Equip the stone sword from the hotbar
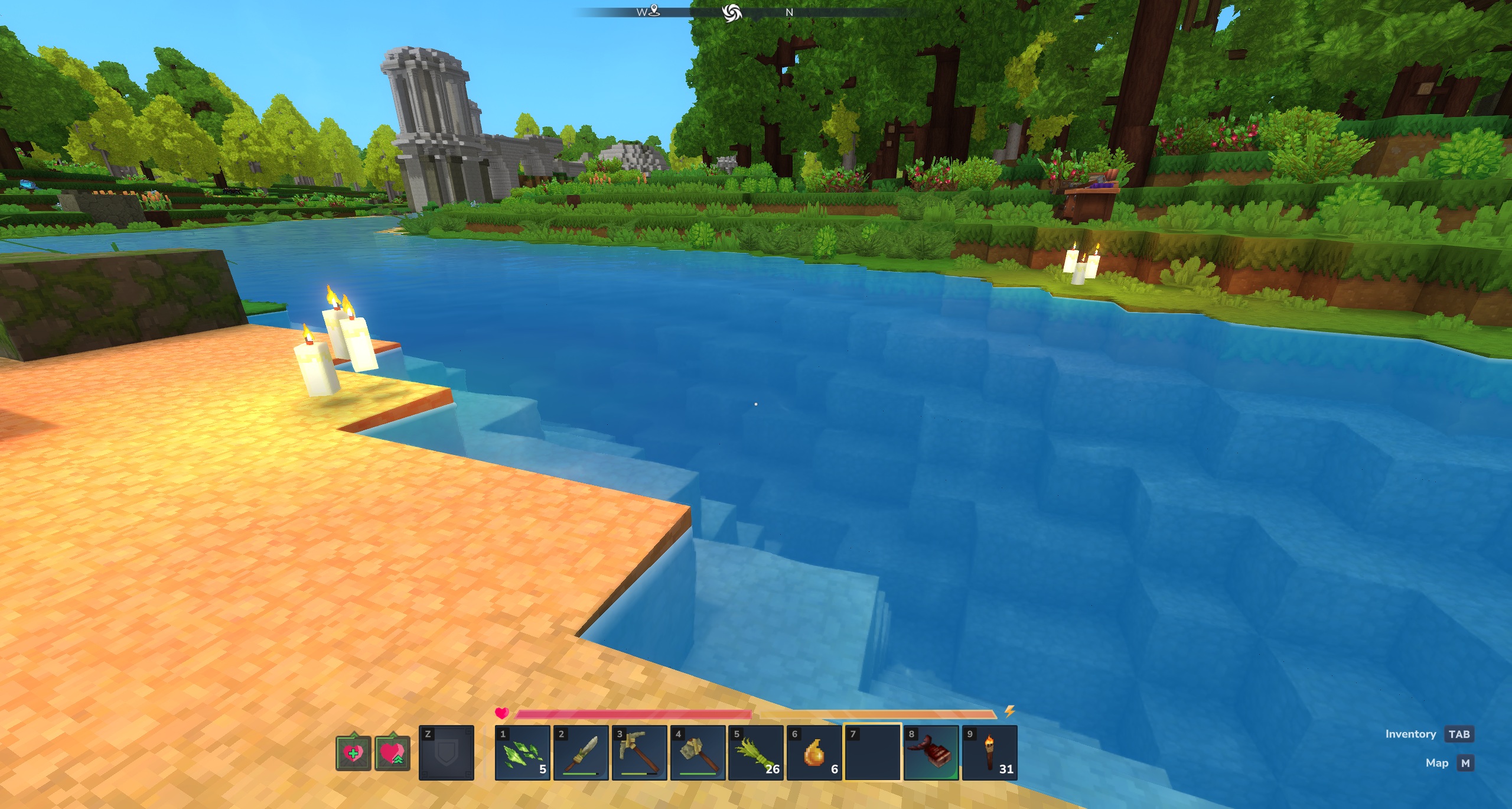This screenshot has width=1512, height=809. [x=581, y=753]
